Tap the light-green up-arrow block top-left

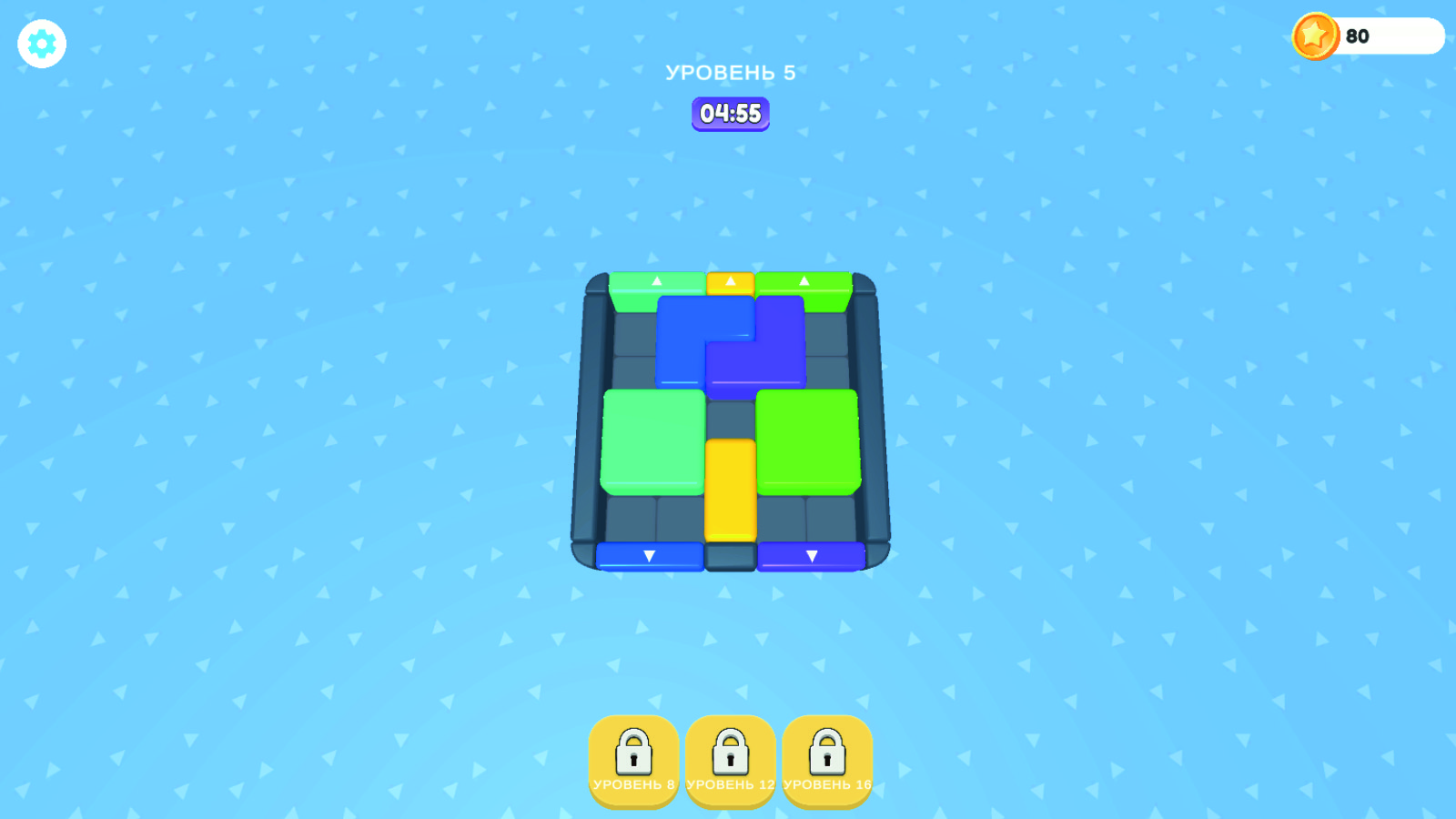click(x=655, y=282)
